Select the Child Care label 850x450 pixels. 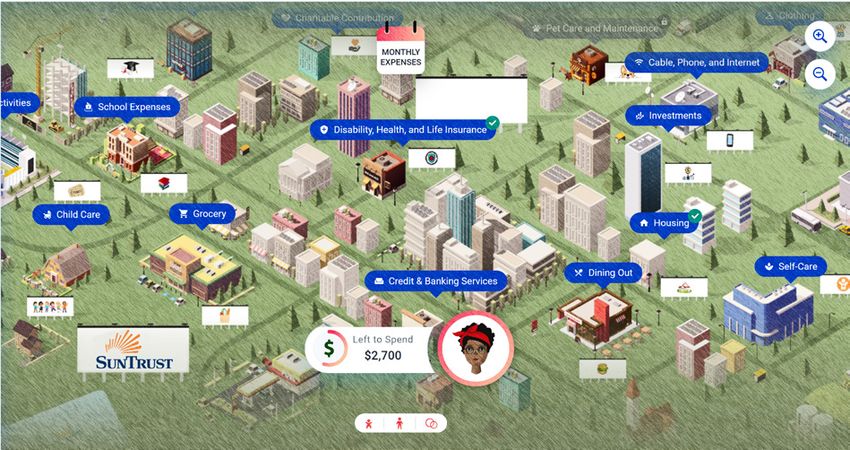pos(71,214)
